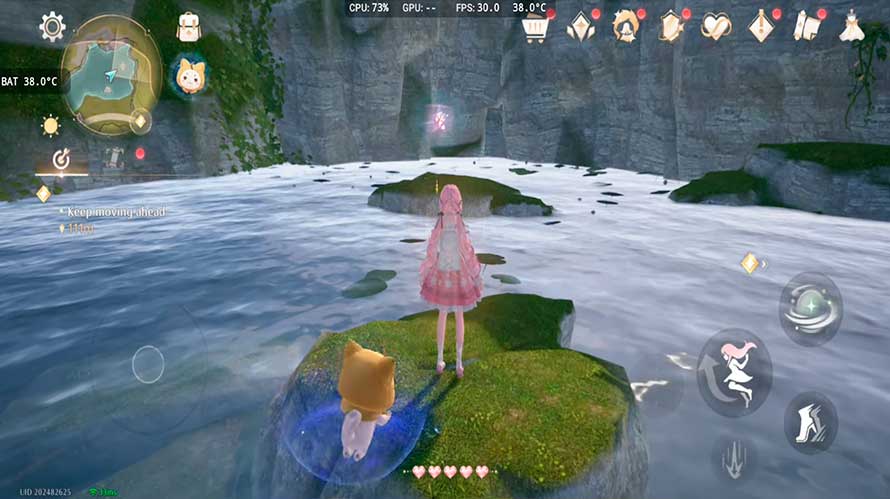Open the diamond exclamation notice icon
This screenshot has height=499, width=890.
click(x=761, y=26)
